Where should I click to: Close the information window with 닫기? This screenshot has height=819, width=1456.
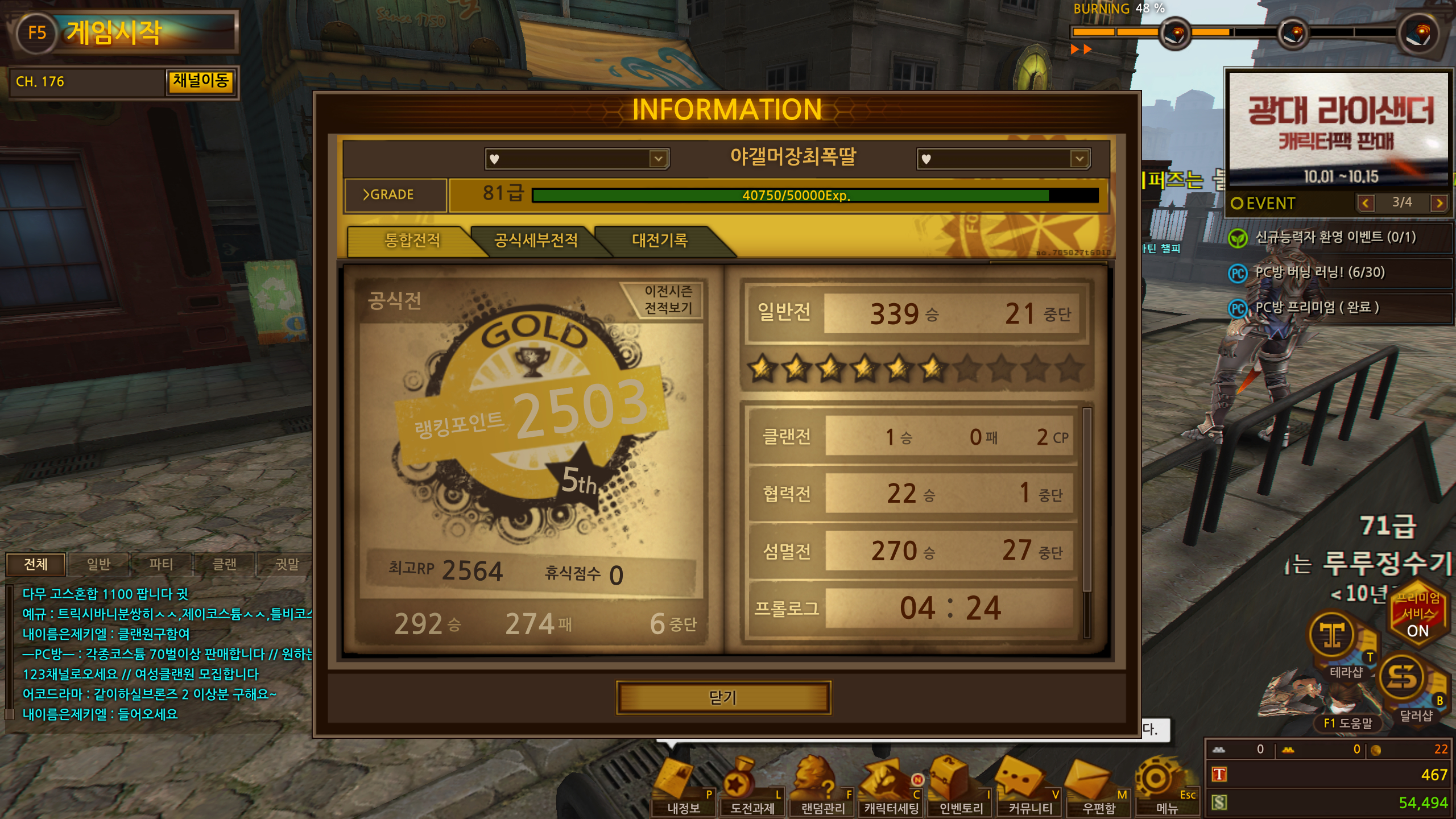[x=723, y=697]
